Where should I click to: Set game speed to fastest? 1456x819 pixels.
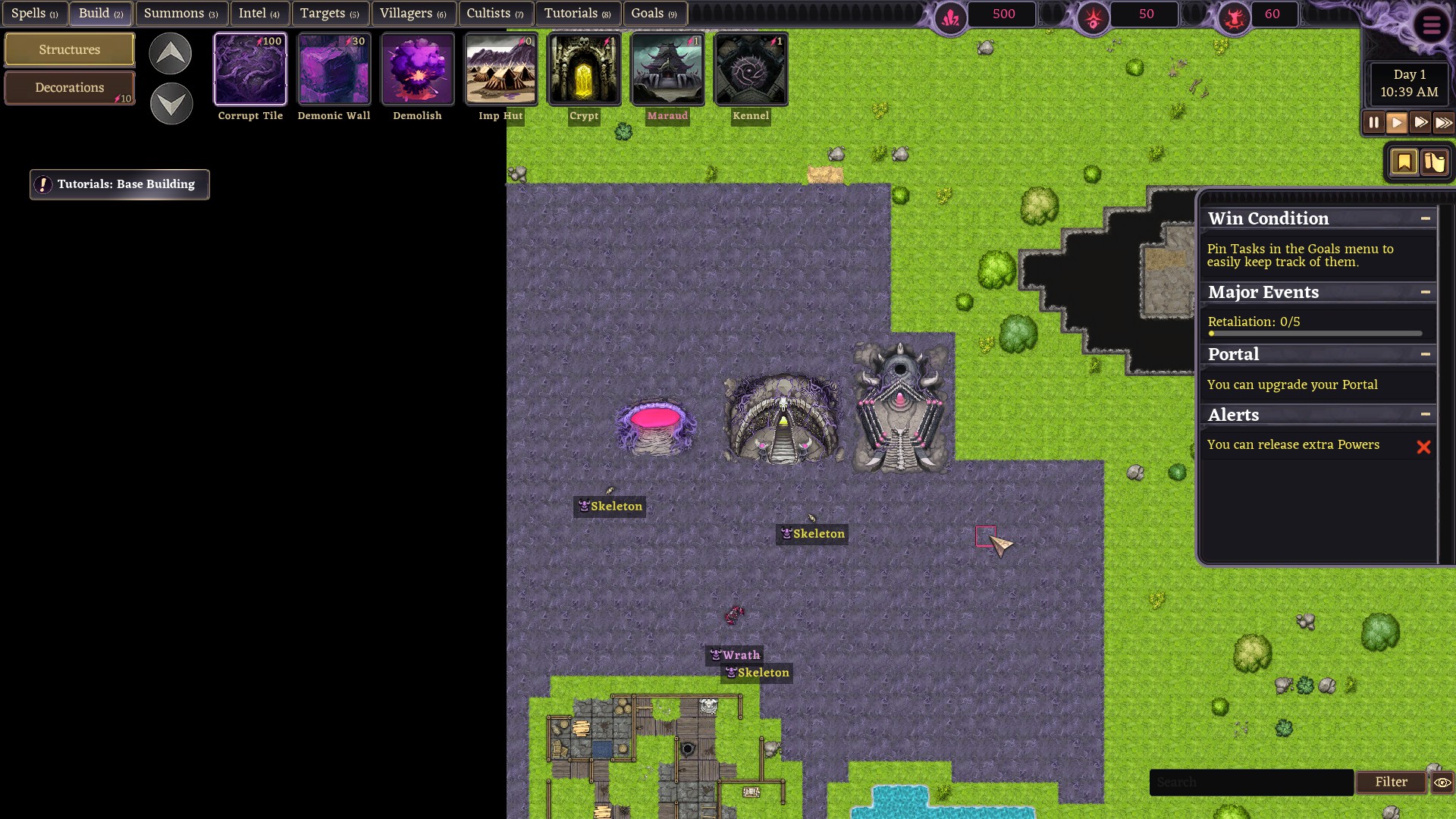click(x=1443, y=123)
